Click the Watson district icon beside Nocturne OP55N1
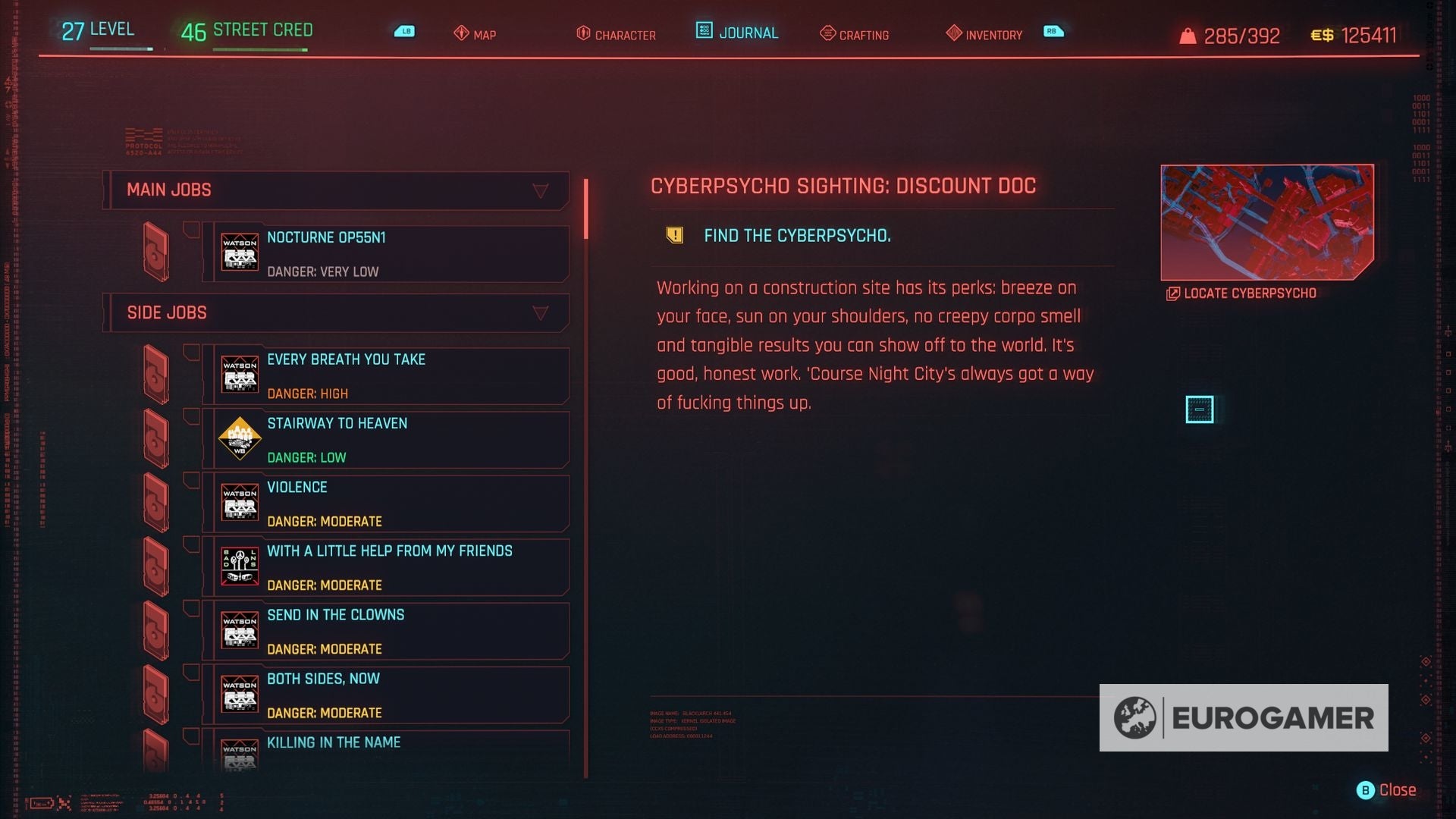This screenshot has width=1456, height=819. (x=240, y=251)
